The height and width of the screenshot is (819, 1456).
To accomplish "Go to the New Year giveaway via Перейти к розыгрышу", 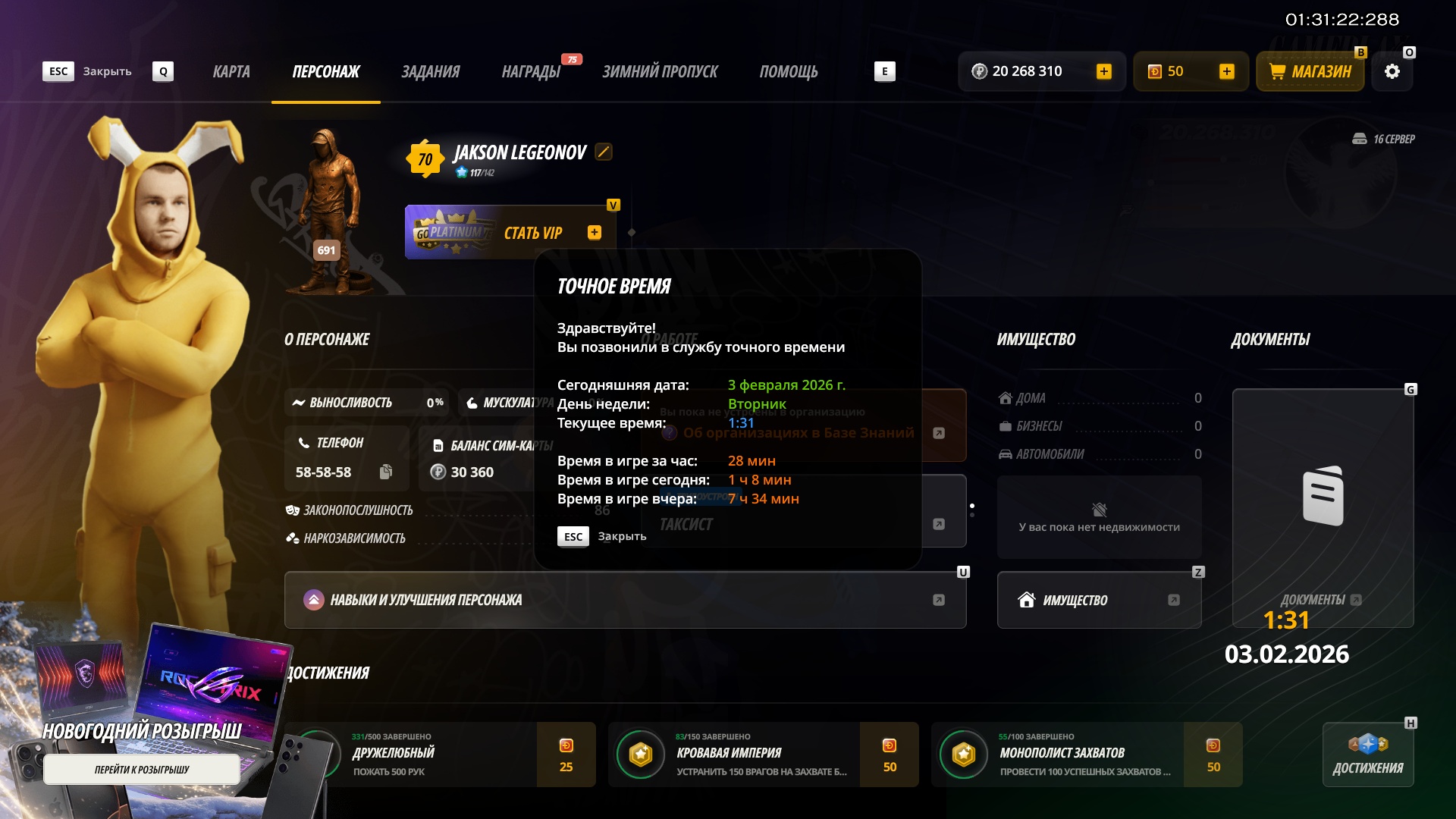I will point(142,770).
